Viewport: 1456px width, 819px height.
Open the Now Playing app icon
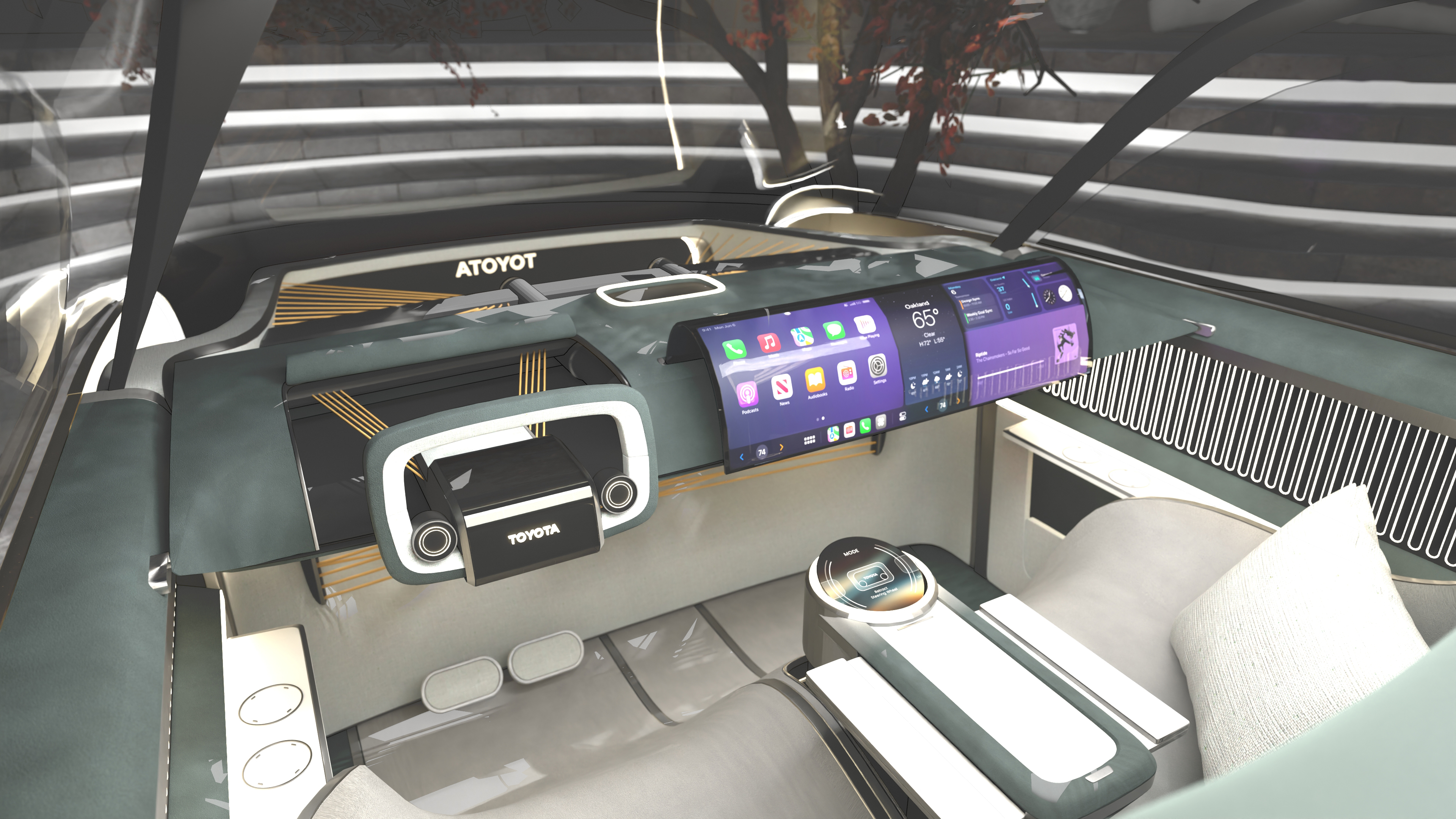click(x=865, y=325)
